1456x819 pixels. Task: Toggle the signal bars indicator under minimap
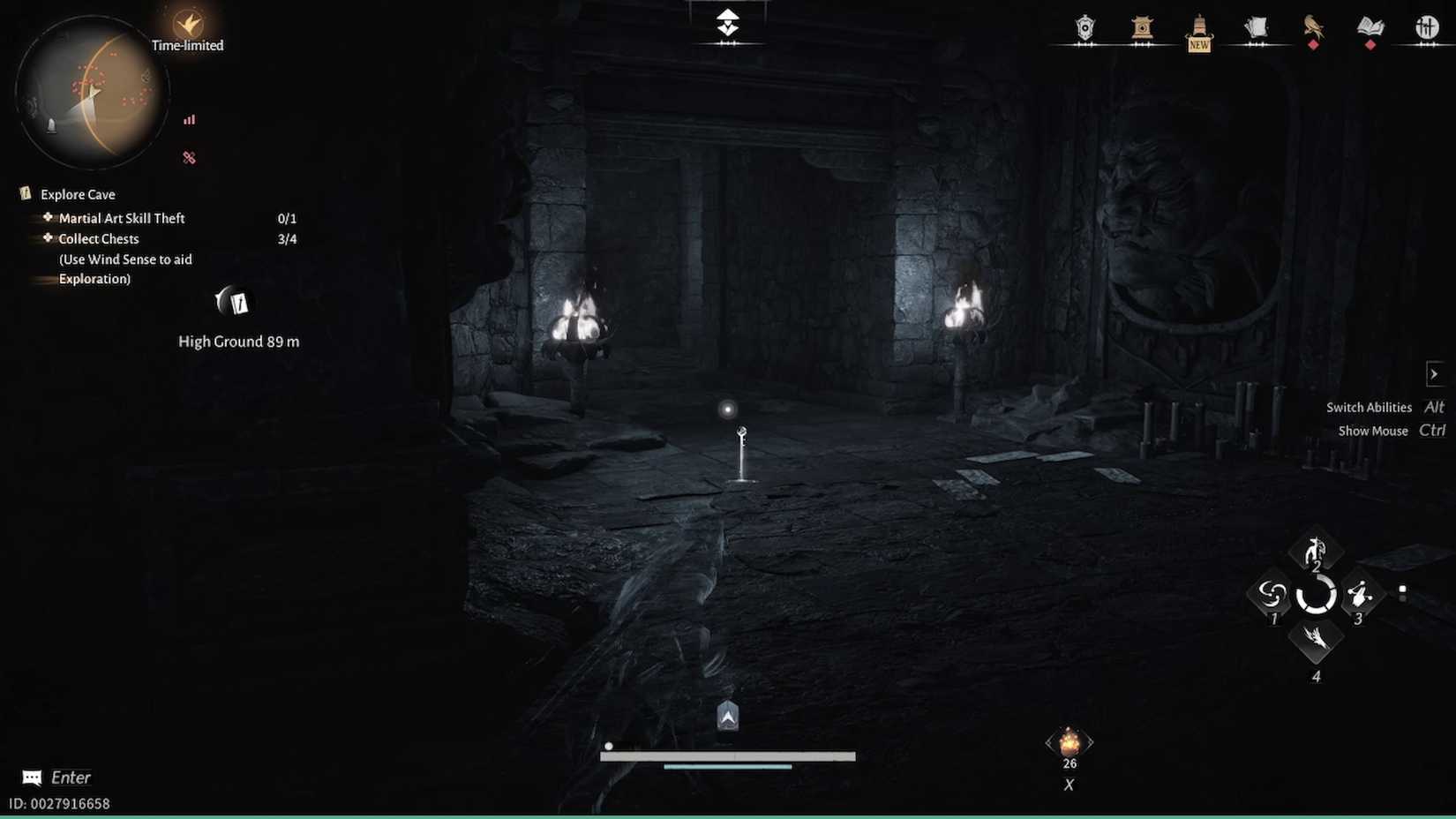pyautogui.click(x=189, y=119)
